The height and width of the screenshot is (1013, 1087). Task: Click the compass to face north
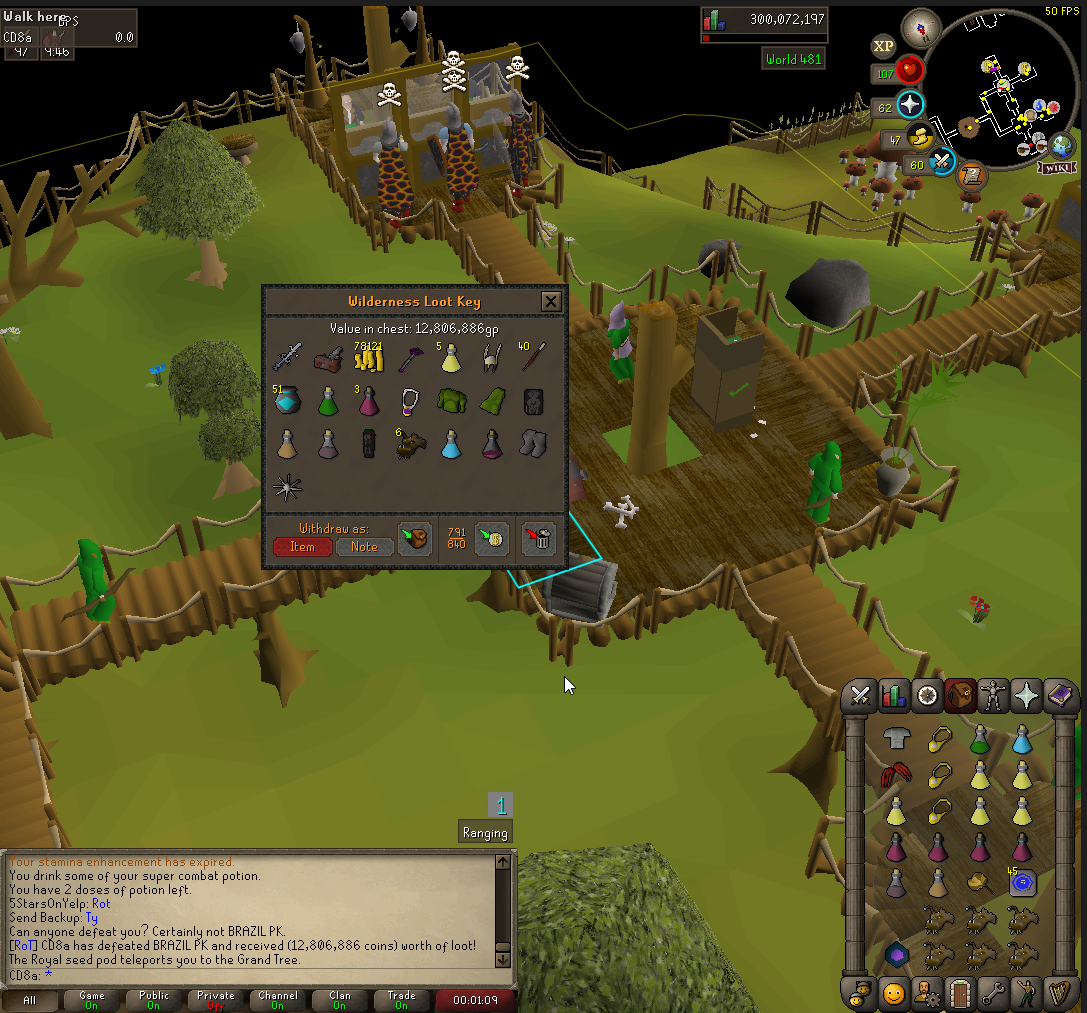coord(920,29)
